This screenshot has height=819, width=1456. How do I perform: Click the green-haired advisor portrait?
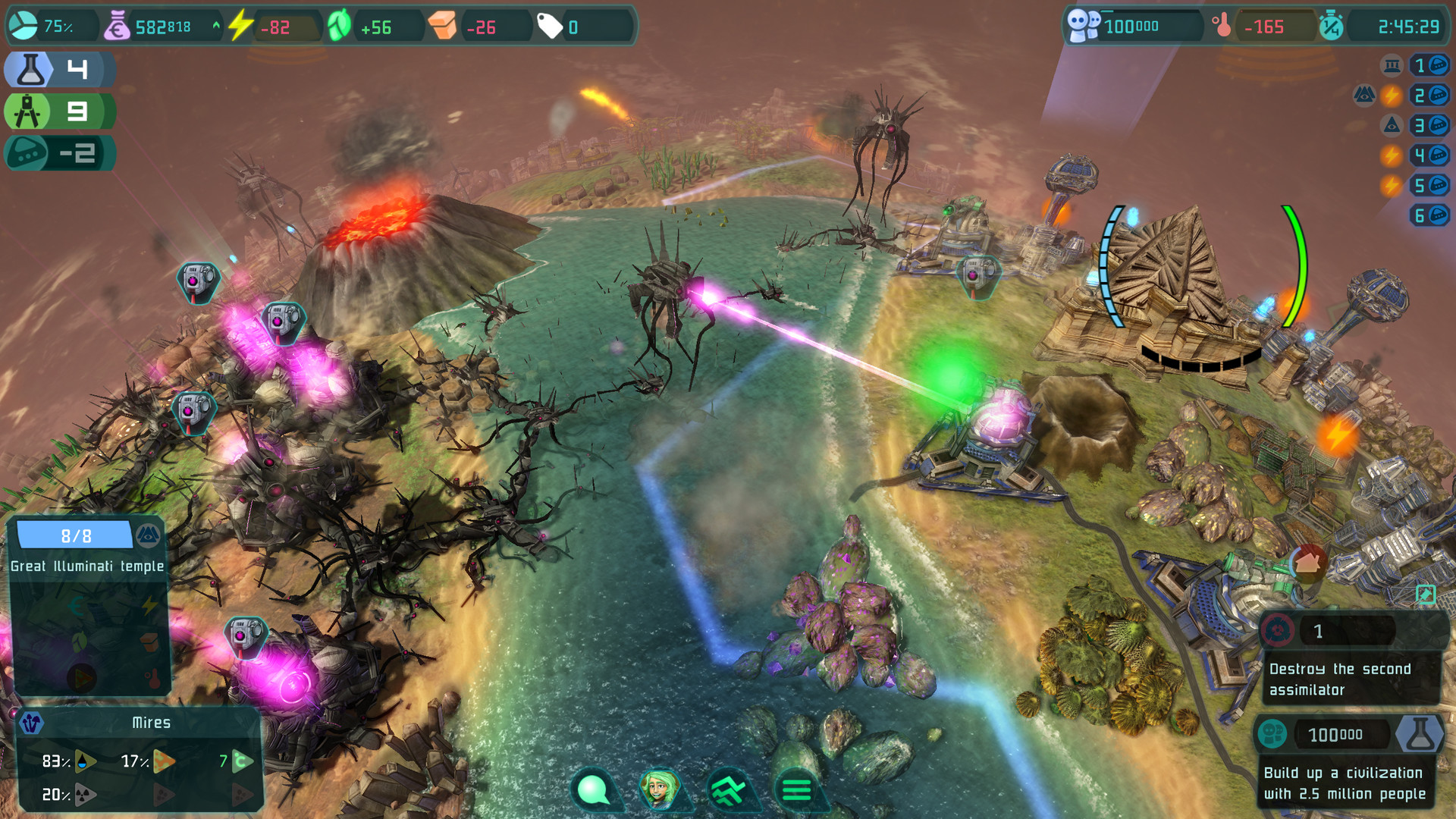click(659, 789)
